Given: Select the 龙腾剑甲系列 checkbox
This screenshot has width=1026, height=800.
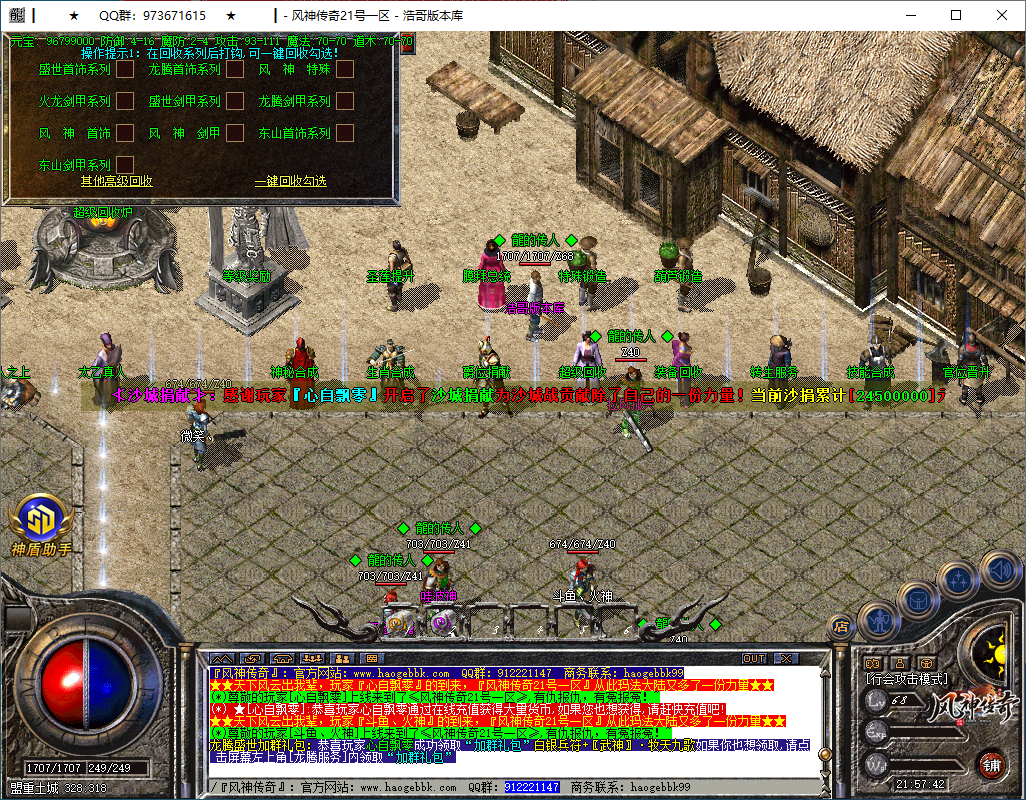Looking at the screenshot, I should [x=345, y=101].
